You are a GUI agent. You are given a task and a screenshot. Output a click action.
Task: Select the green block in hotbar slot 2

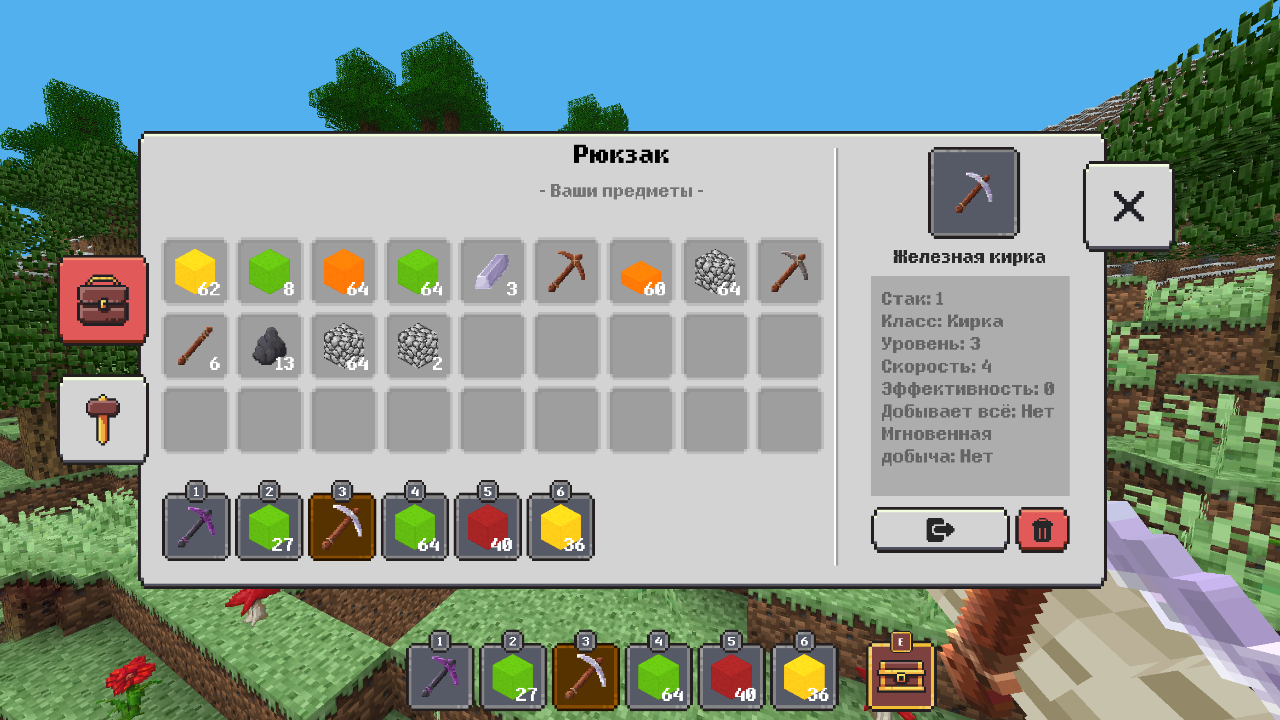[x=269, y=528]
